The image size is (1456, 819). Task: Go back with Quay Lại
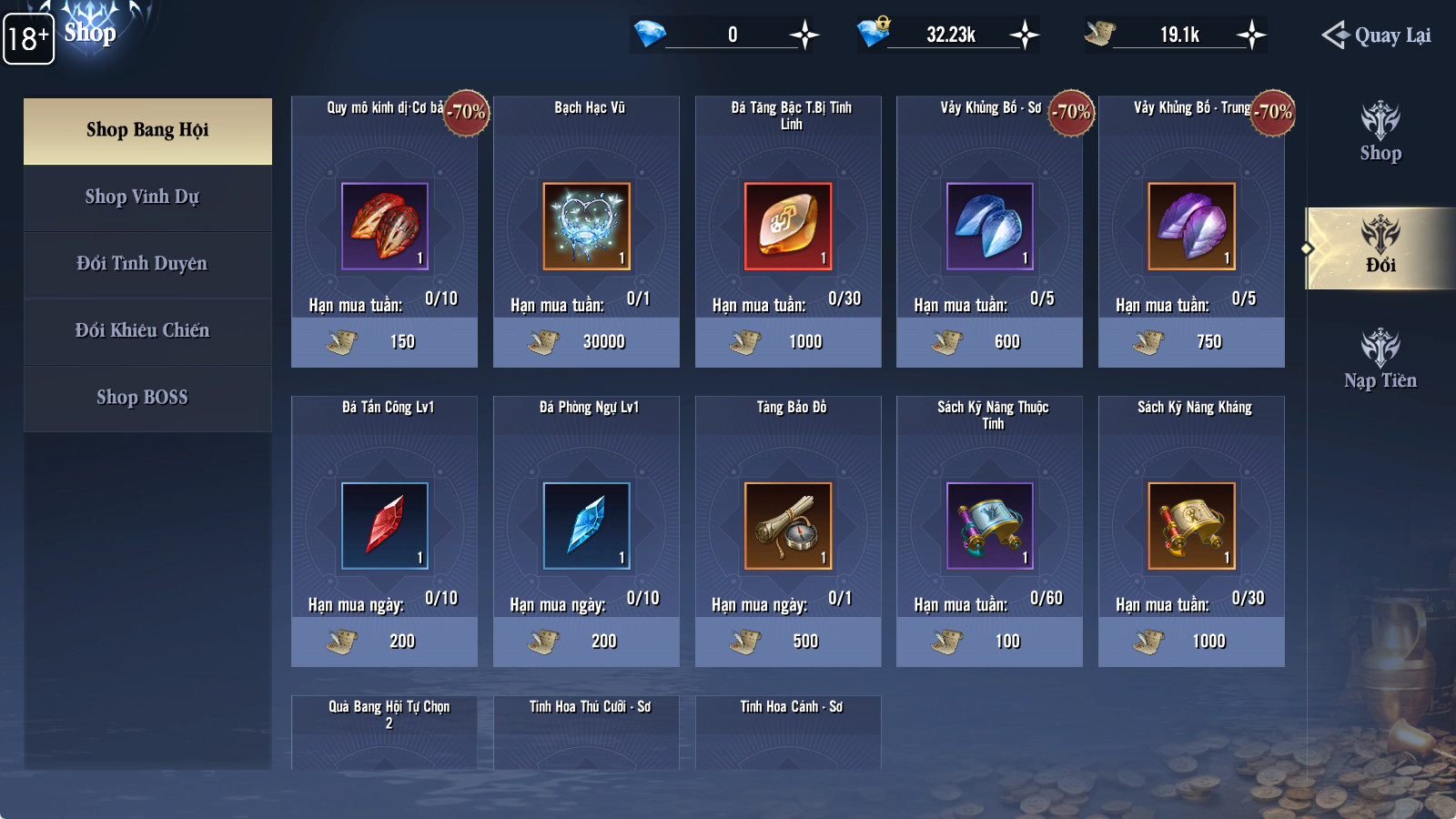[1377, 35]
